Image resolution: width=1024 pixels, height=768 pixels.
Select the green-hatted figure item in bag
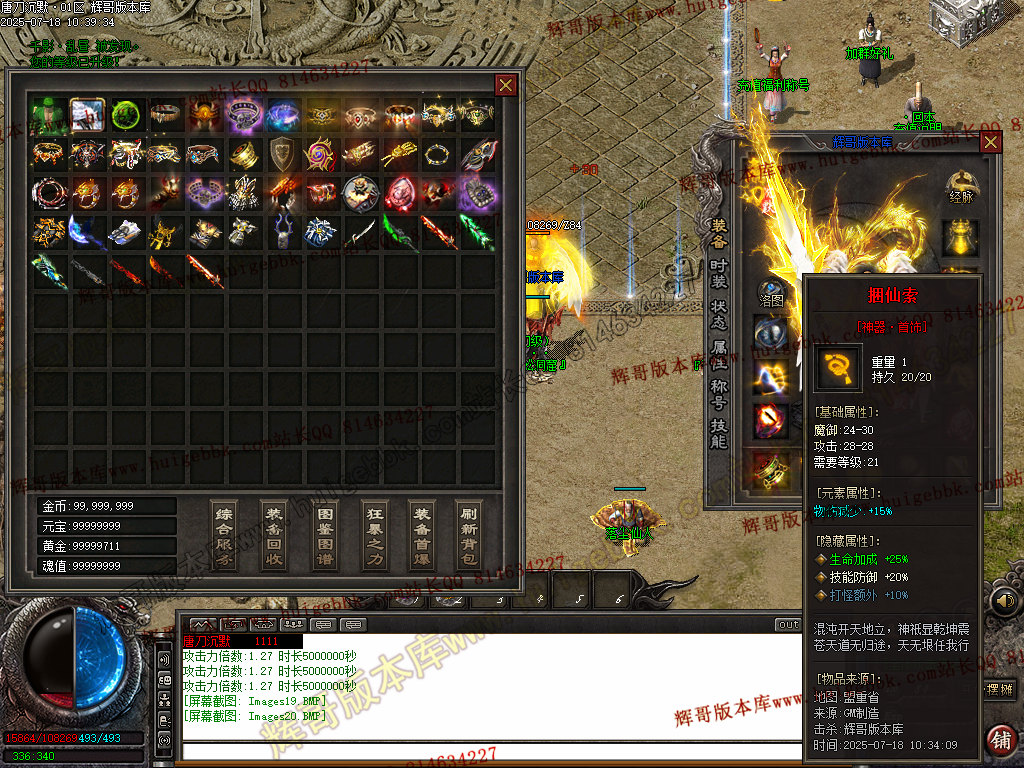(x=48, y=115)
